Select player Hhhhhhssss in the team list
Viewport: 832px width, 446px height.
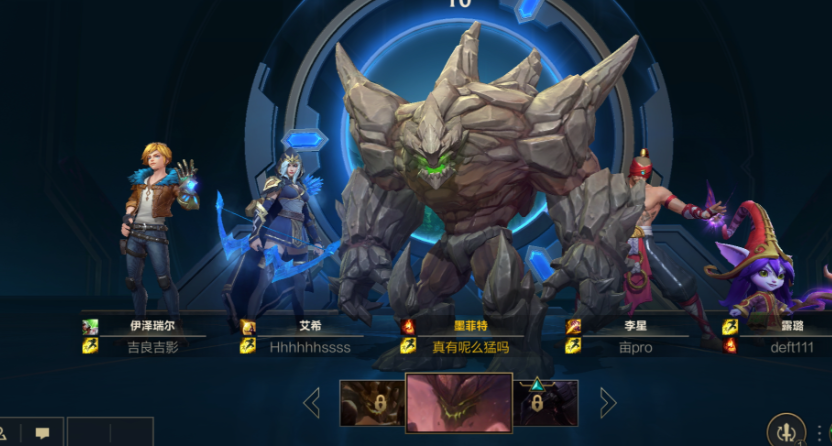[x=310, y=347]
